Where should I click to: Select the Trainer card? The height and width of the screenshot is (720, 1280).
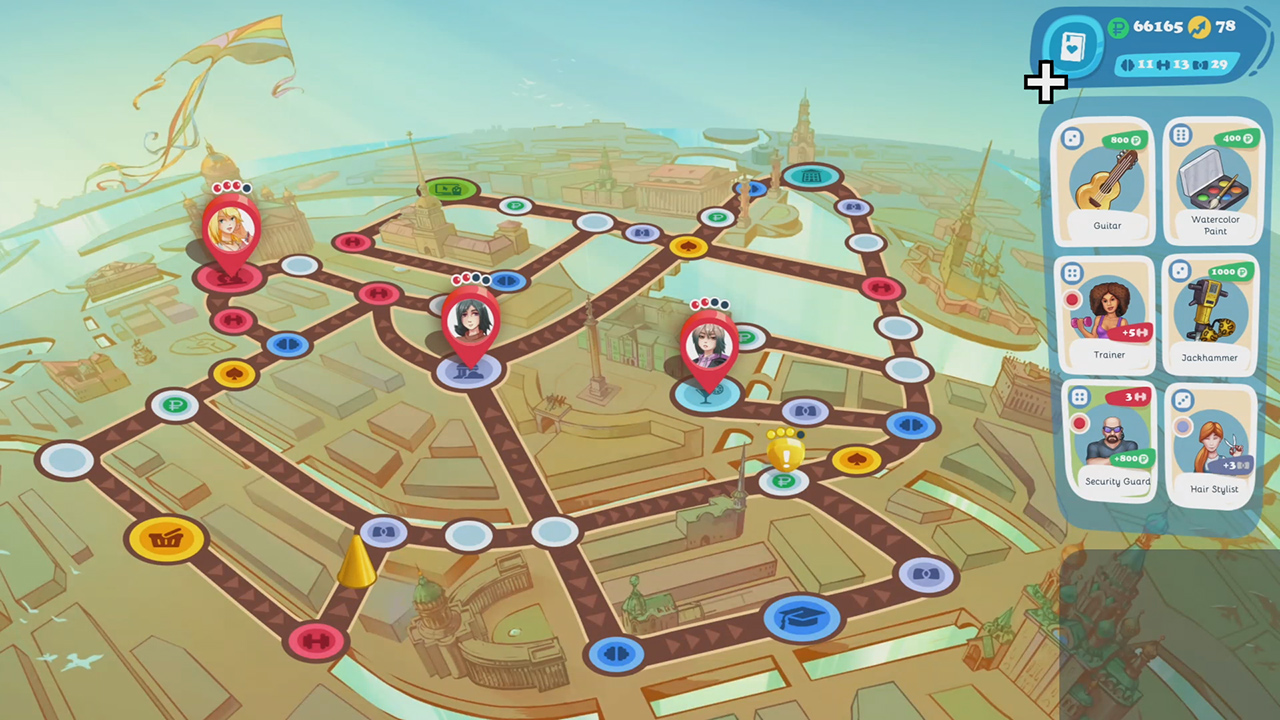click(x=1107, y=310)
